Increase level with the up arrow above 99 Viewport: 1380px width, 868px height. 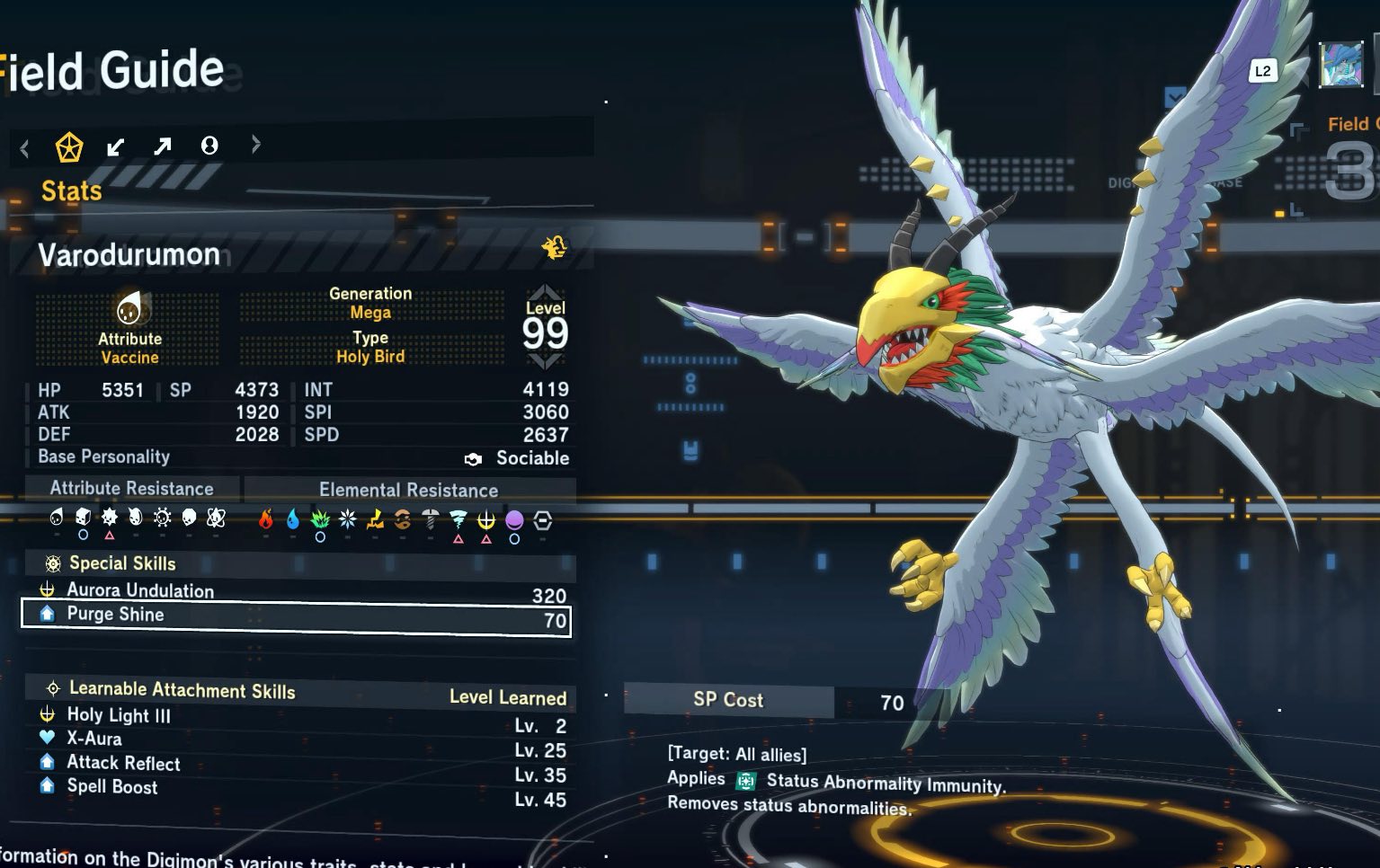click(546, 292)
